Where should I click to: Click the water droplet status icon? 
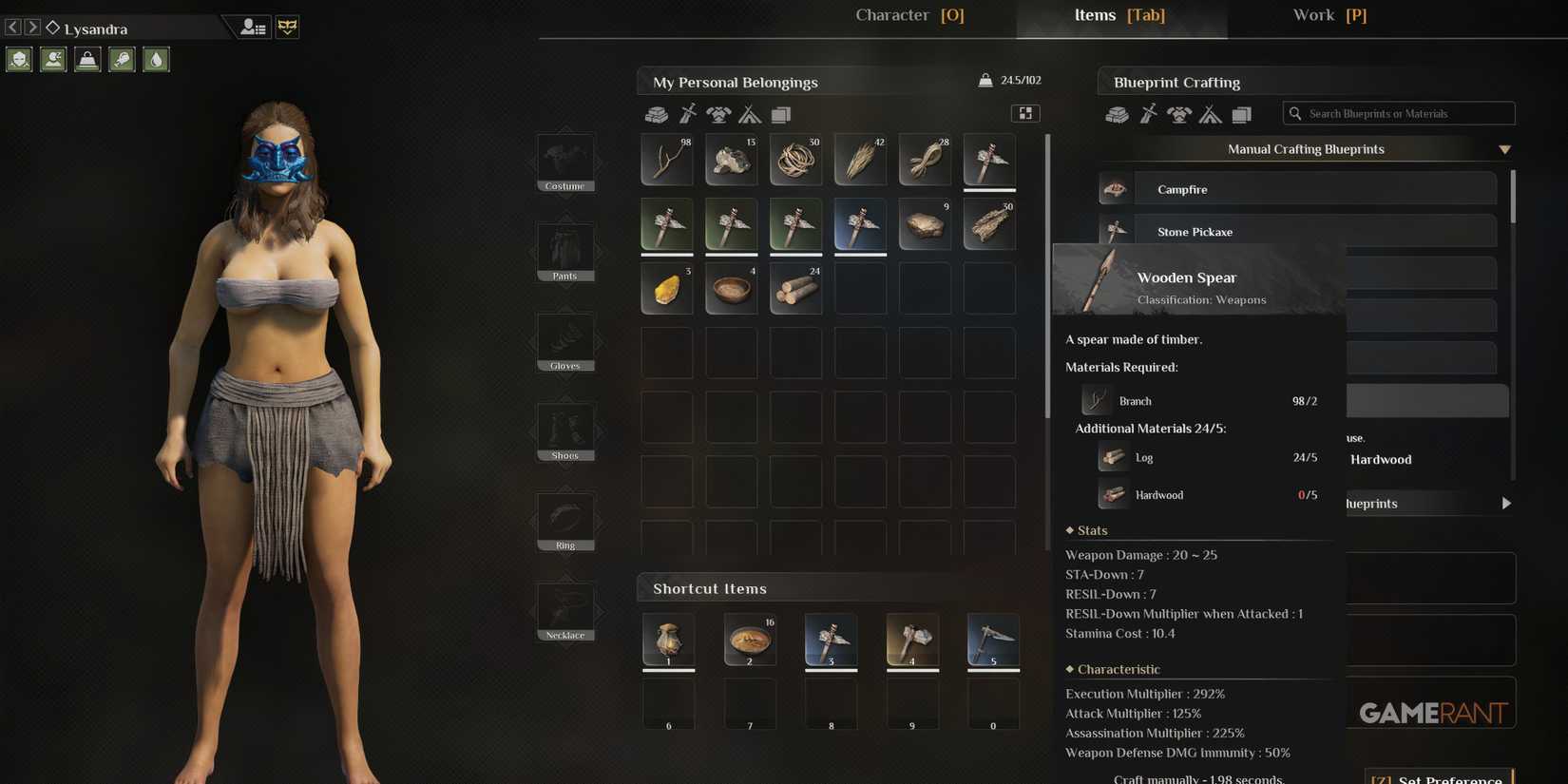[156, 59]
